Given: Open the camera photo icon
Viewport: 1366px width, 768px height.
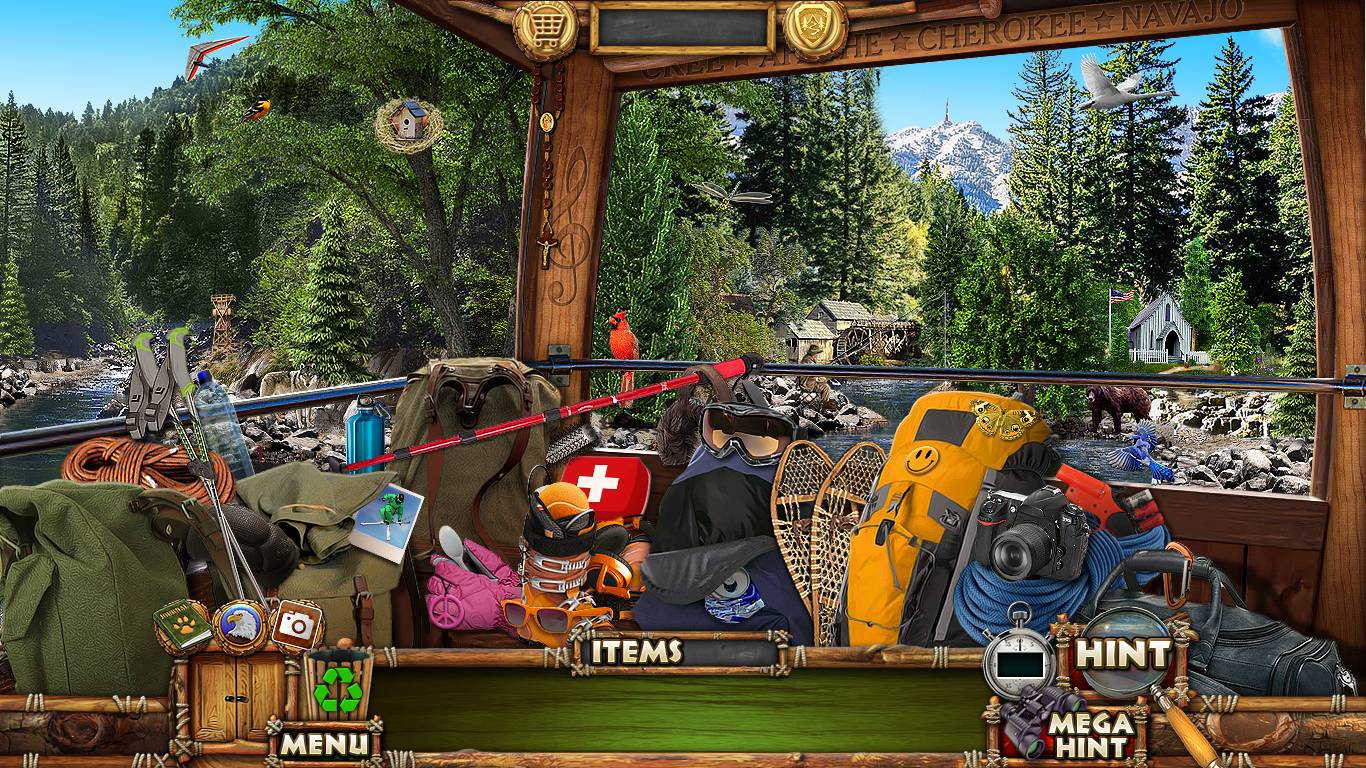Looking at the screenshot, I should 296,624.
